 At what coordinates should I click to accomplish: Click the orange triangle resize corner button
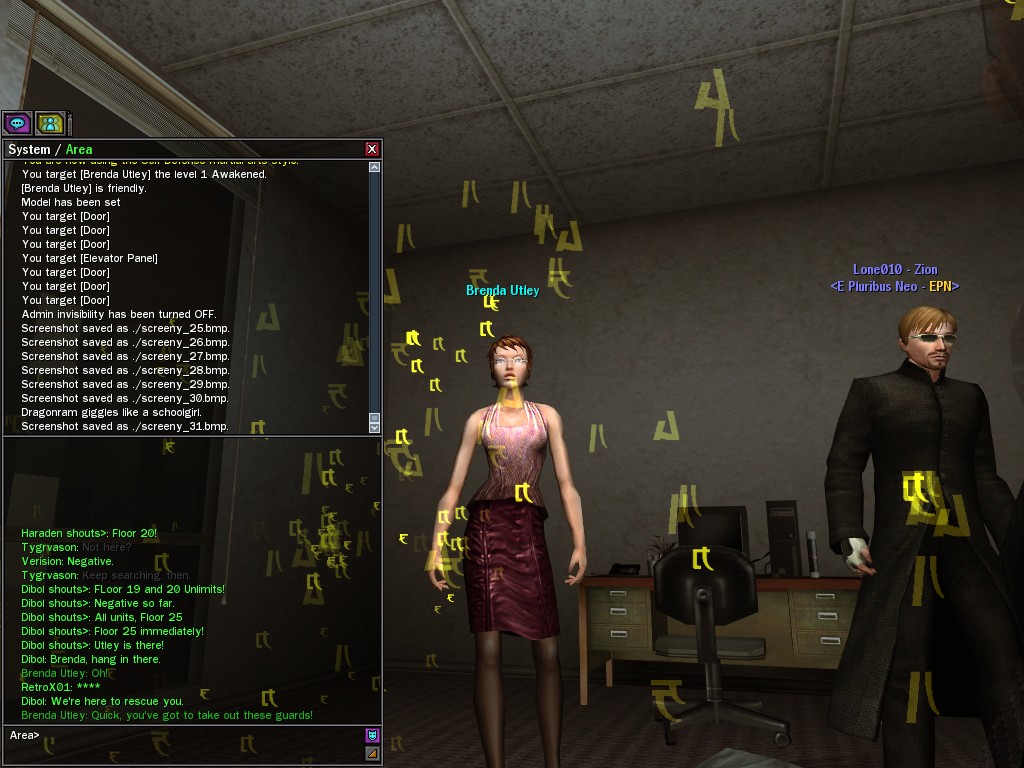[x=372, y=753]
